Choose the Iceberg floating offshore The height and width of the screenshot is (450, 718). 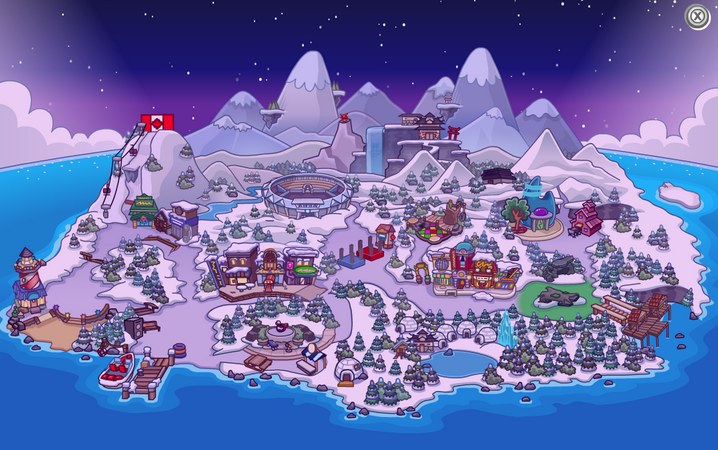680,194
